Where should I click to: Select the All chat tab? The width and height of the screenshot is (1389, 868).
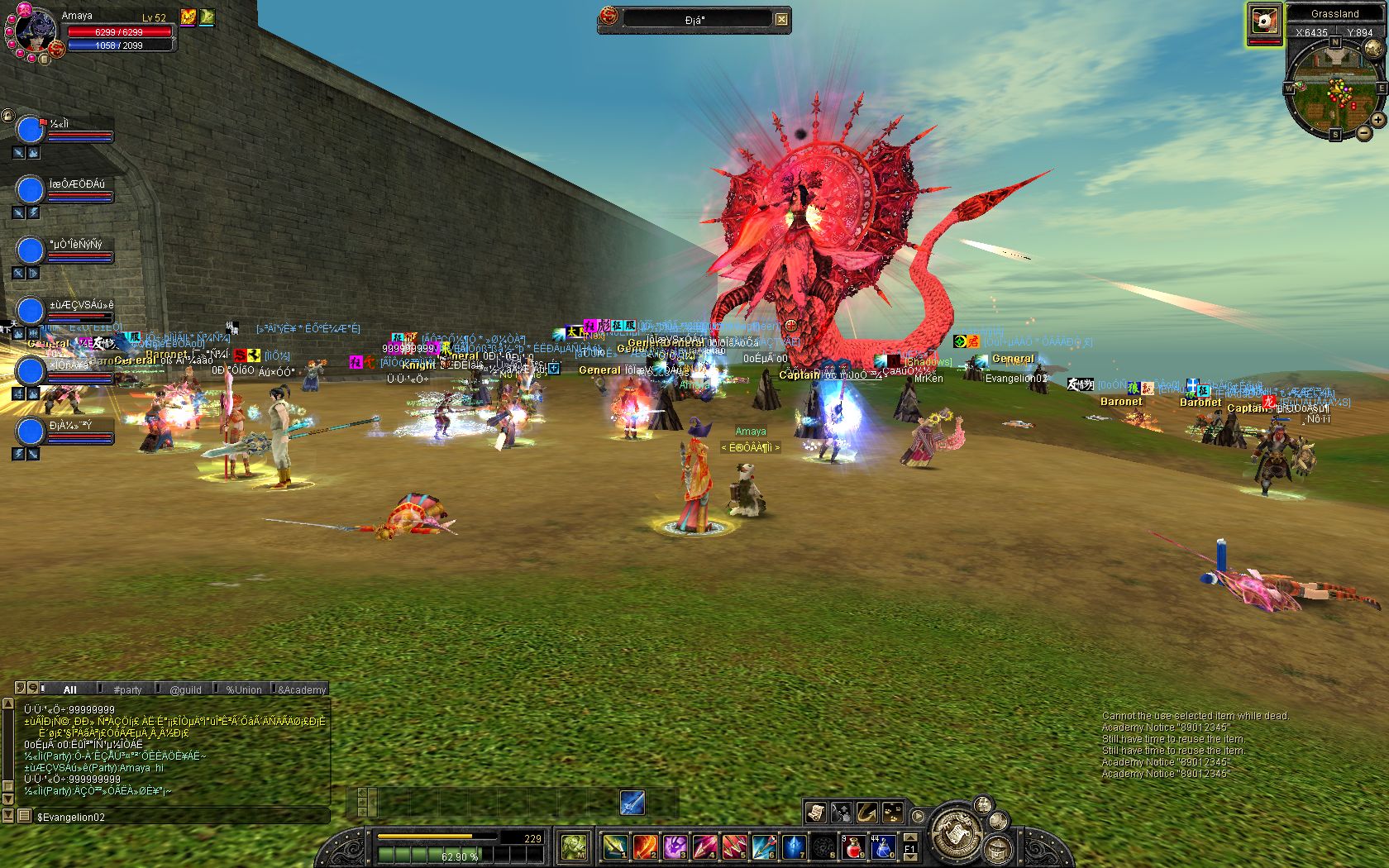pyautogui.click(x=69, y=689)
